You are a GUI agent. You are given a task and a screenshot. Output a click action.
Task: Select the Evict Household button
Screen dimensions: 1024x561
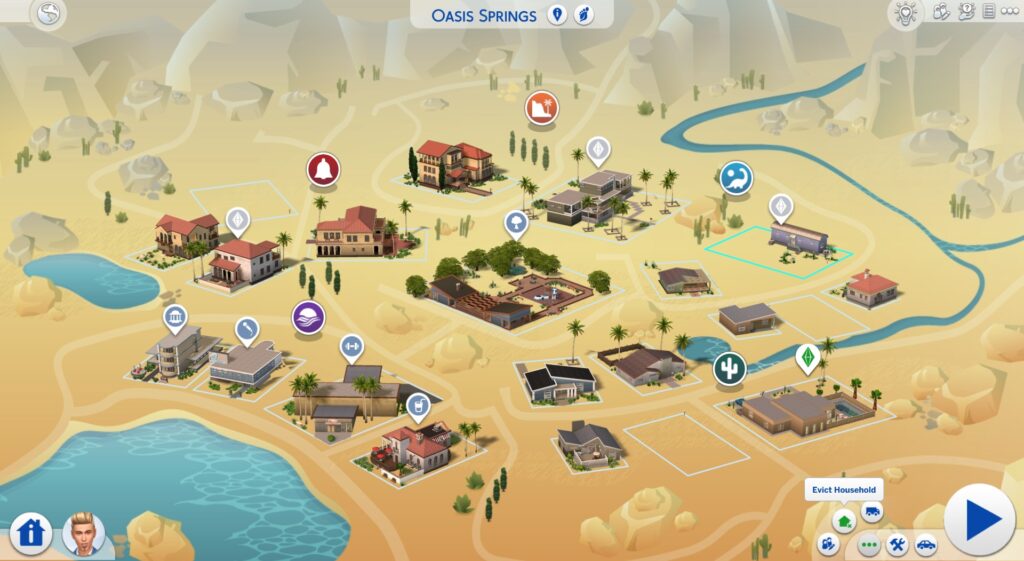click(845, 519)
